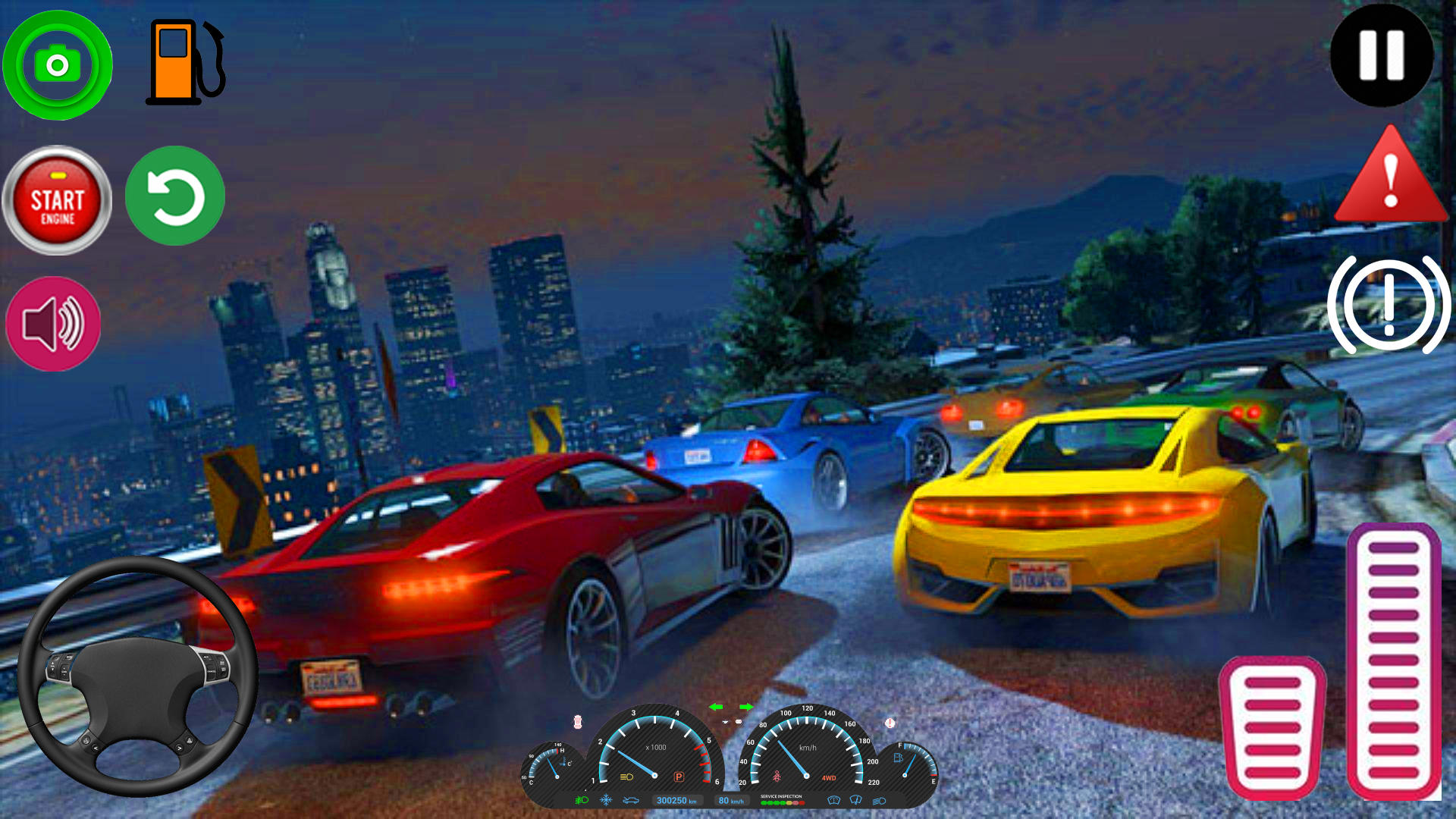Click the blue snowflake frost indicator
The width and height of the screenshot is (1456, 819).
click(x=607, y=800)
